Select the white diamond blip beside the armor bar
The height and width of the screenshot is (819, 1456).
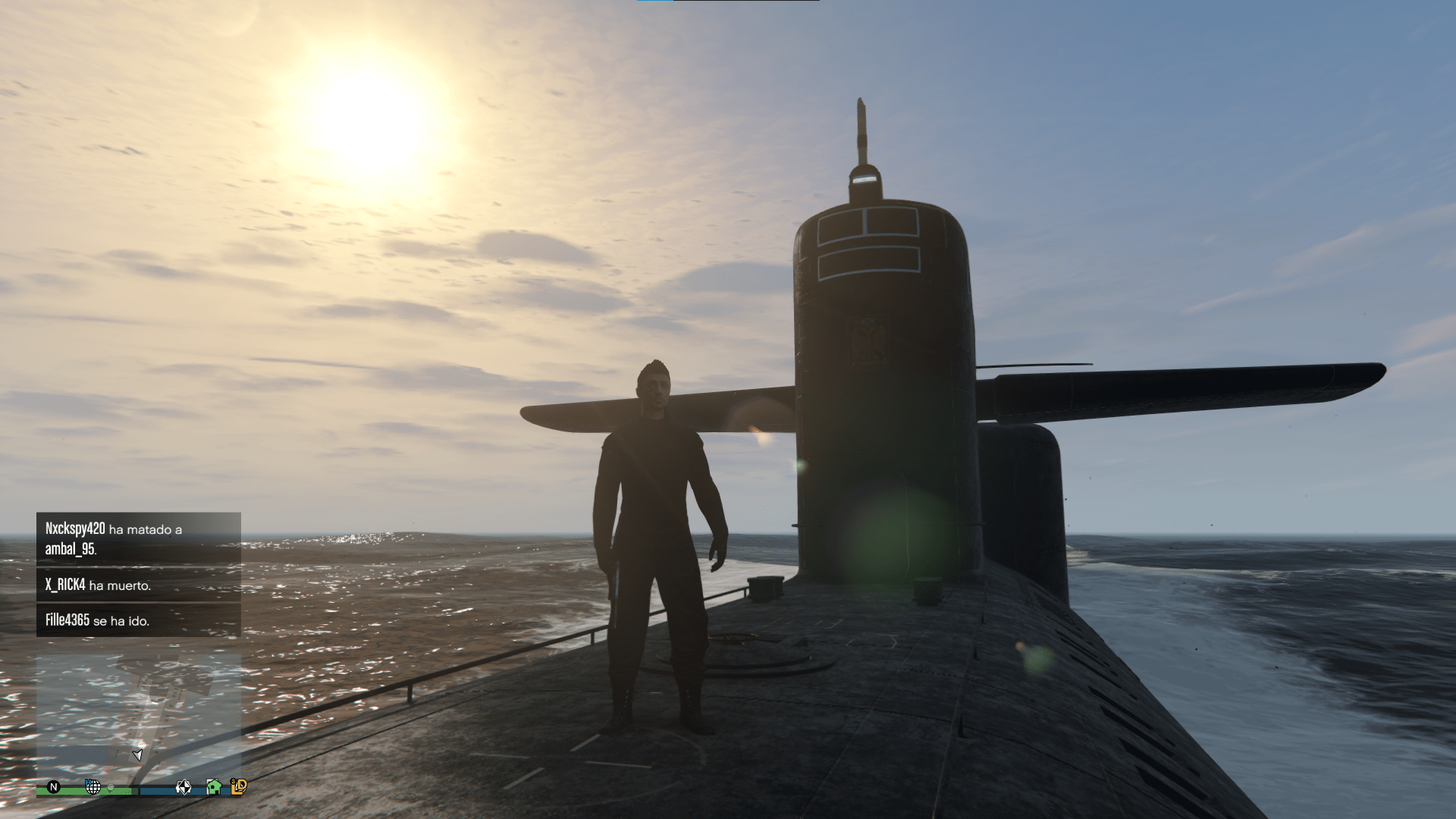tap(184, 787)
